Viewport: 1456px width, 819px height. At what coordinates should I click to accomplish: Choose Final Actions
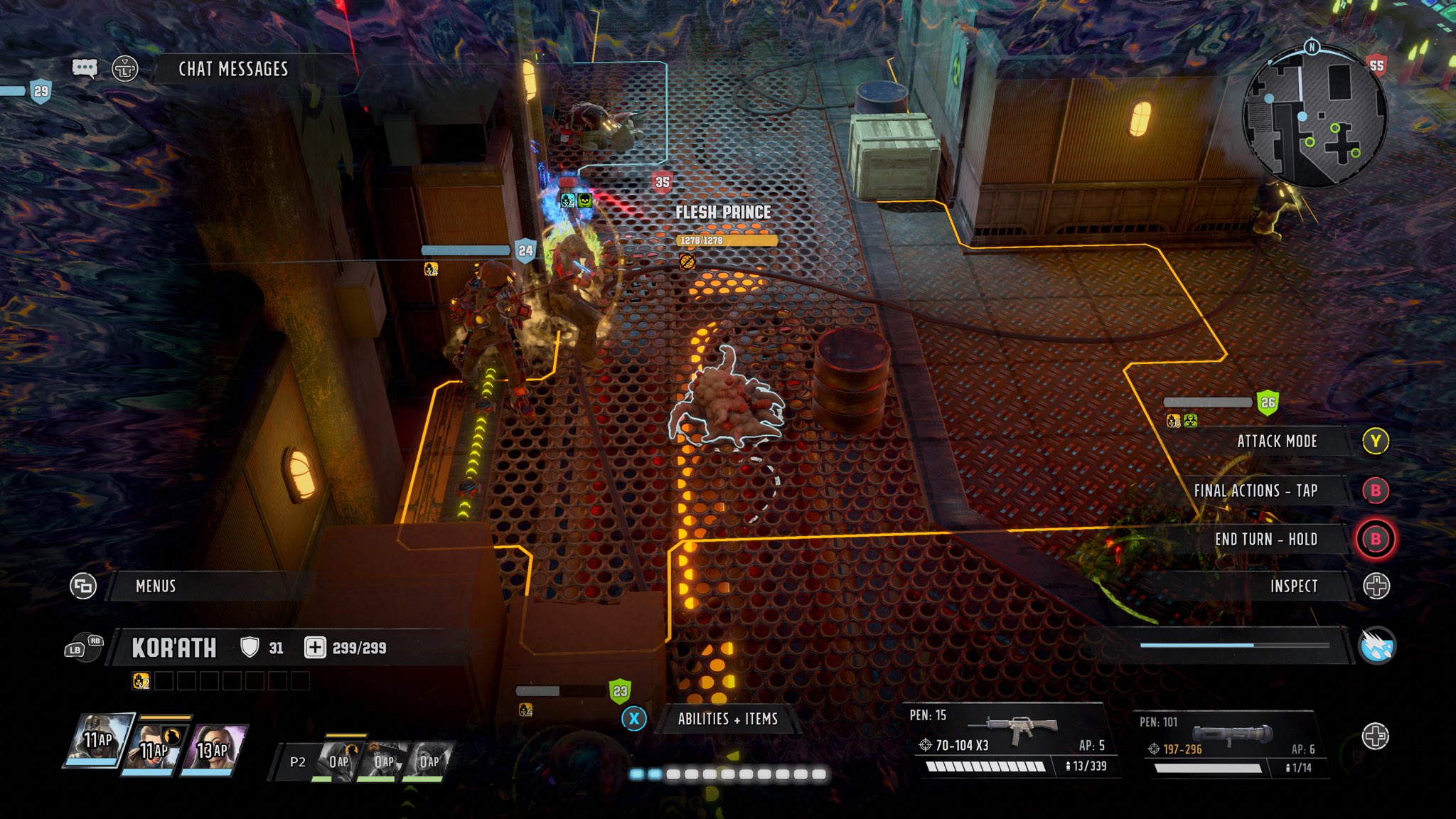point(1256,491)
